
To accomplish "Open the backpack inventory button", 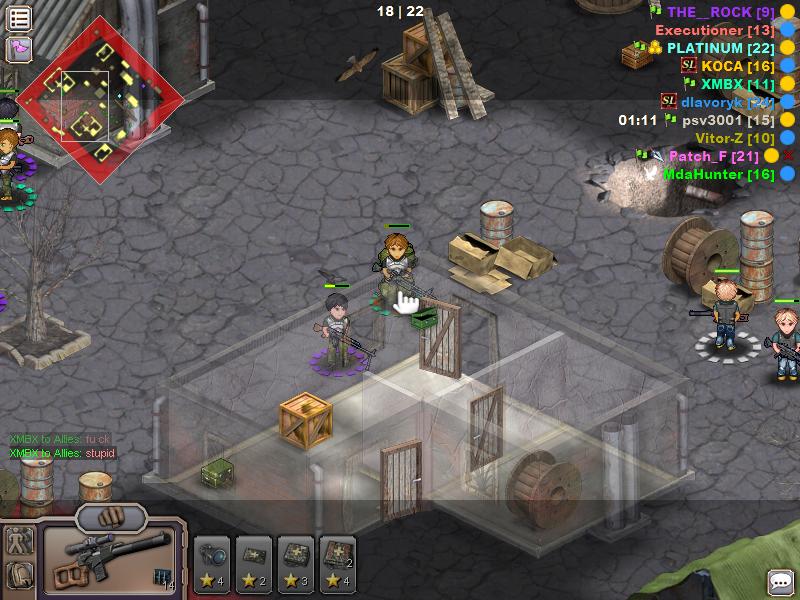I will [19, 576].
